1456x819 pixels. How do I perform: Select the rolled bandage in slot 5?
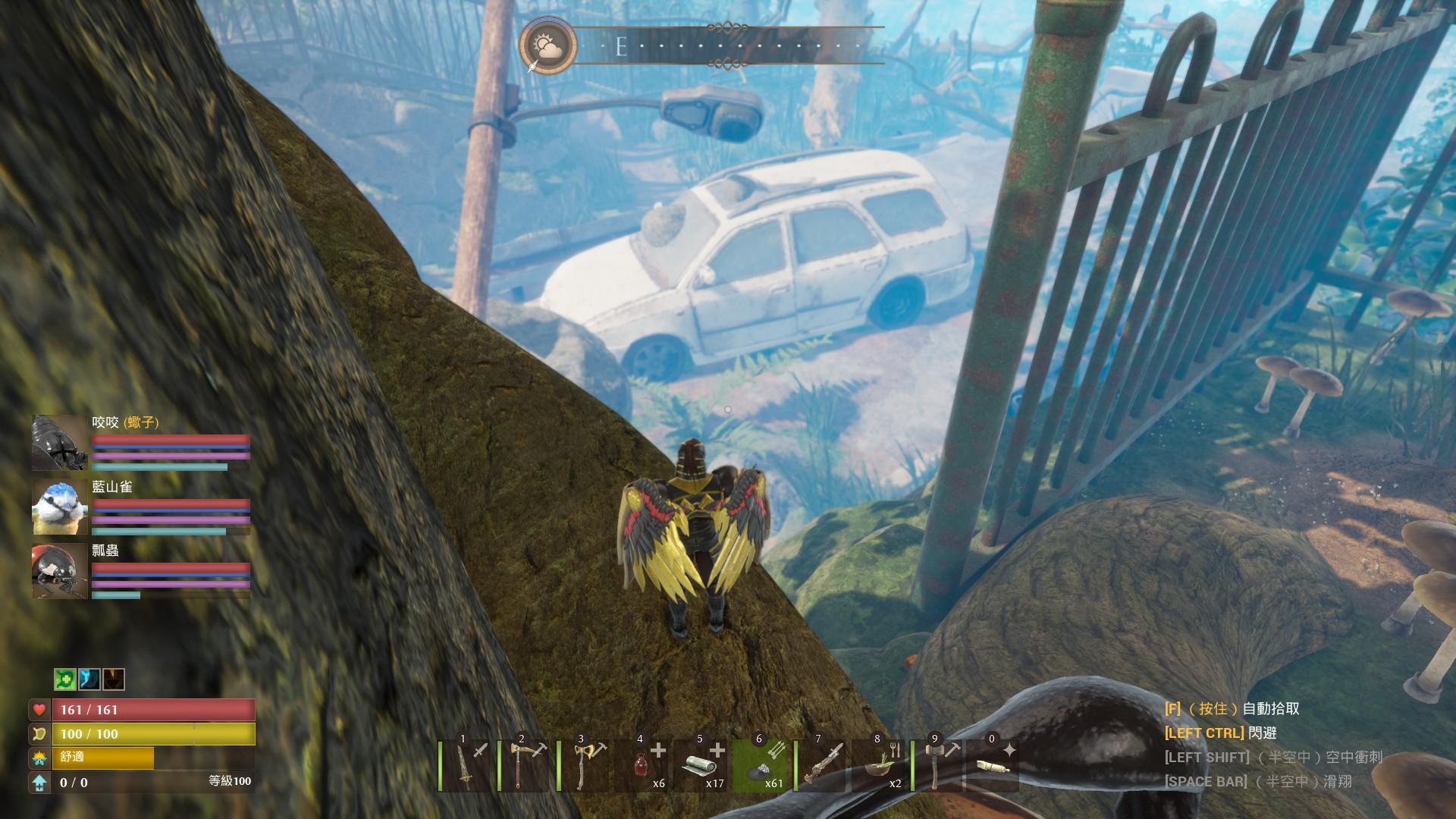703,766
